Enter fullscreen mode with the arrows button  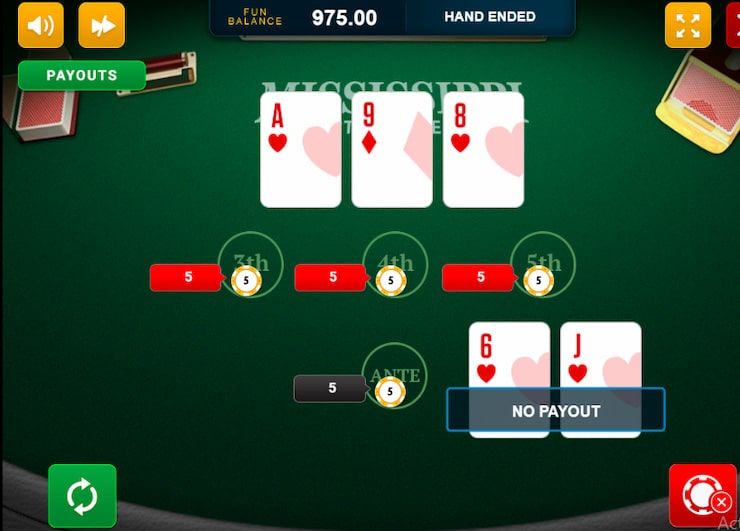pos(688,25)
